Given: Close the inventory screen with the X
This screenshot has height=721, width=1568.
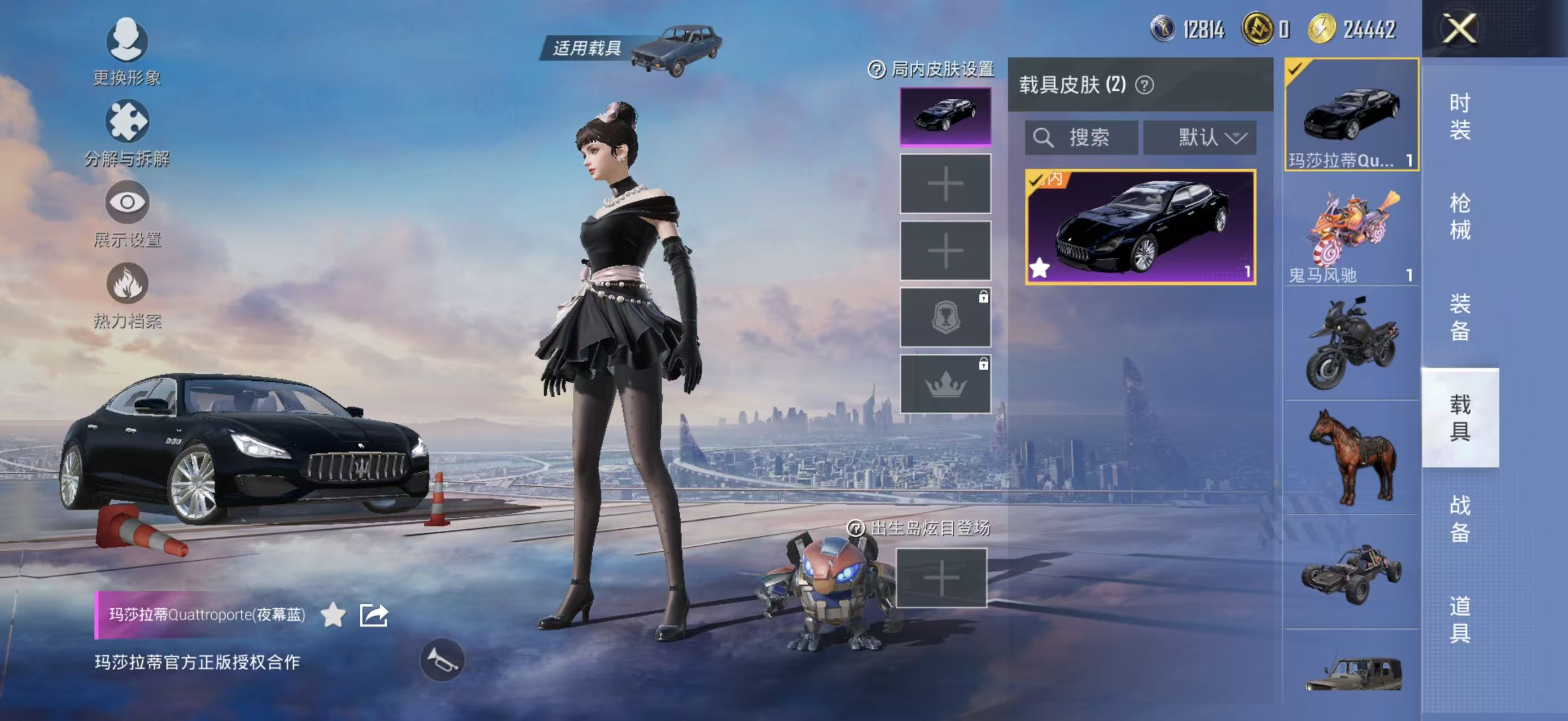Looking at the screenshot, I should (x=1459, y=29).
